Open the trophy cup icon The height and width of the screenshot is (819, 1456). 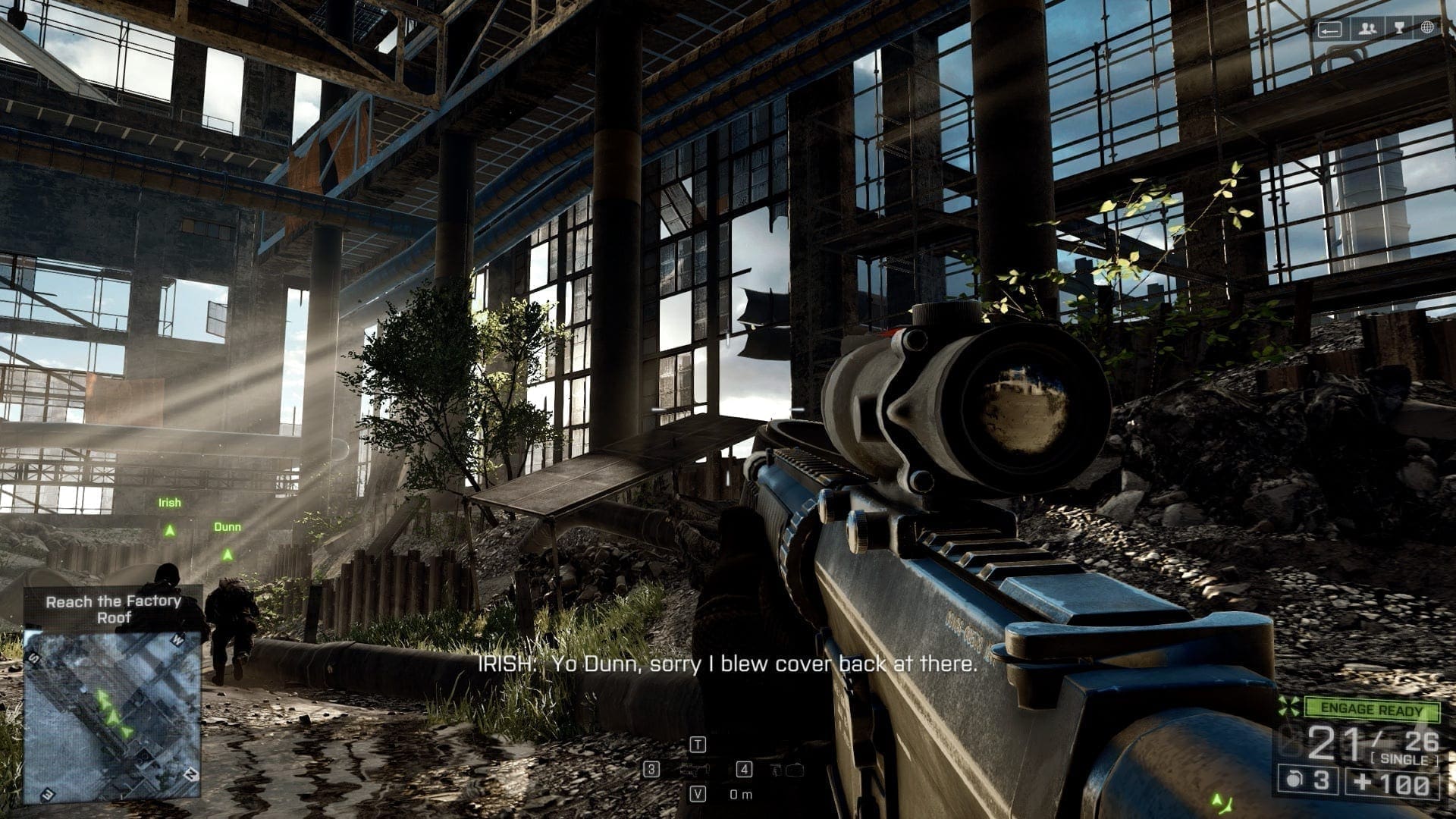[1399, 29]
